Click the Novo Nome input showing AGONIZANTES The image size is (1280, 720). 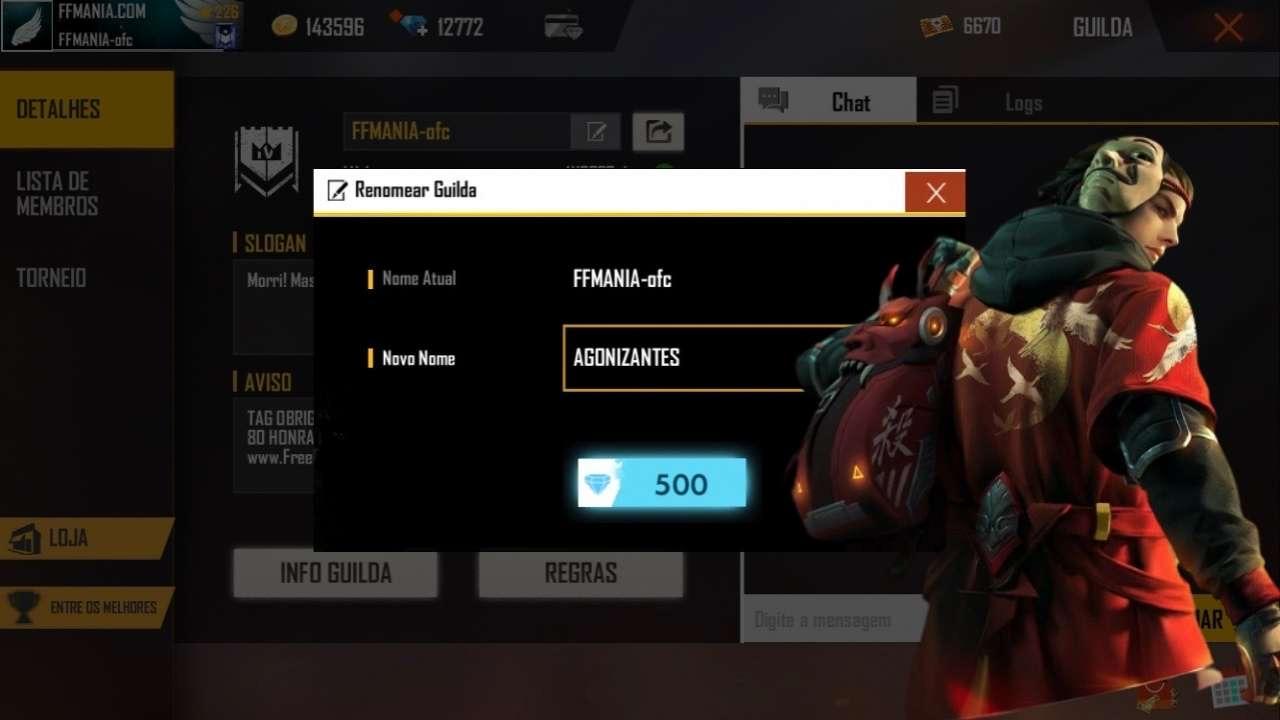[680, 359]
